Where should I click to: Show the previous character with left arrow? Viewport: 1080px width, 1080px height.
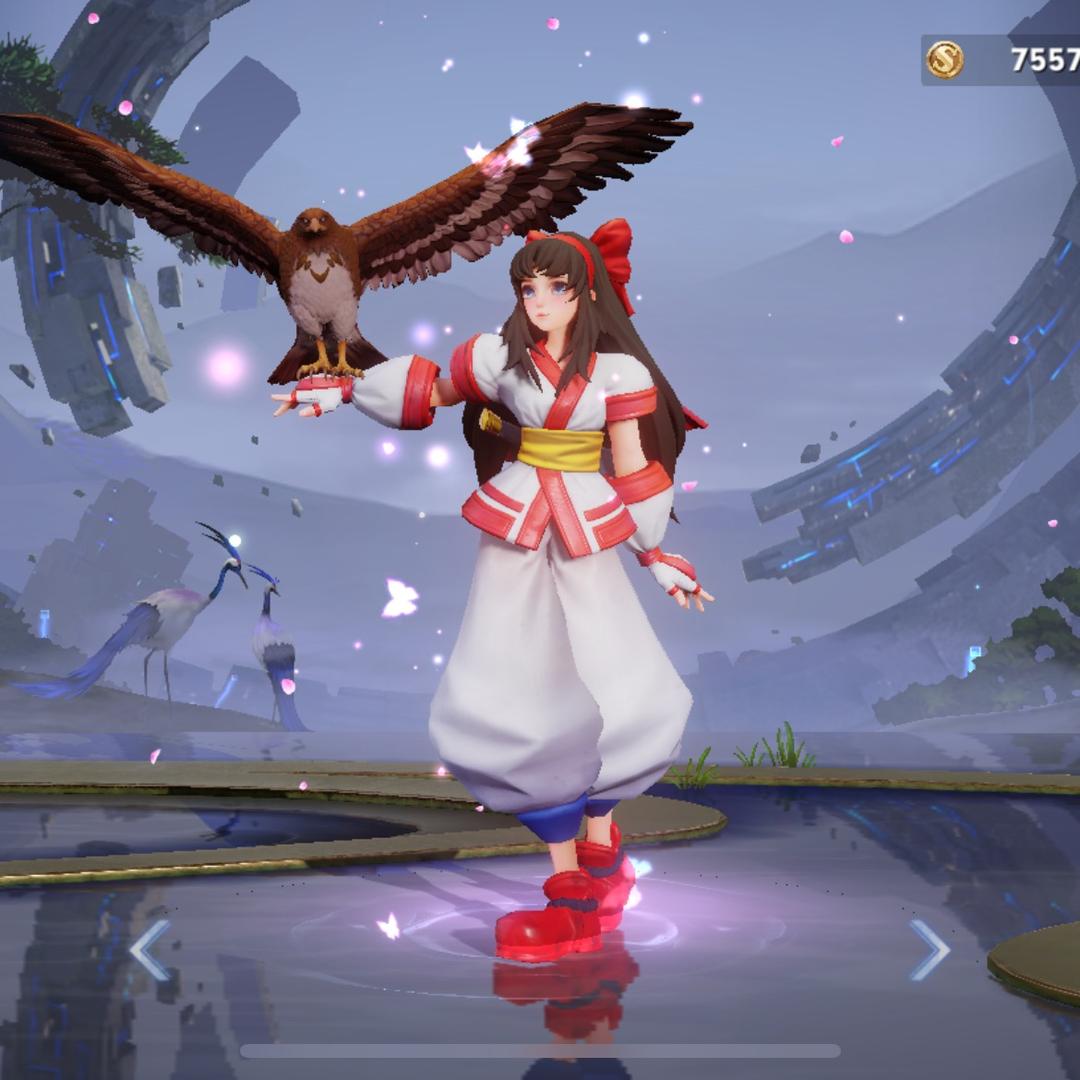click(149, 950)
